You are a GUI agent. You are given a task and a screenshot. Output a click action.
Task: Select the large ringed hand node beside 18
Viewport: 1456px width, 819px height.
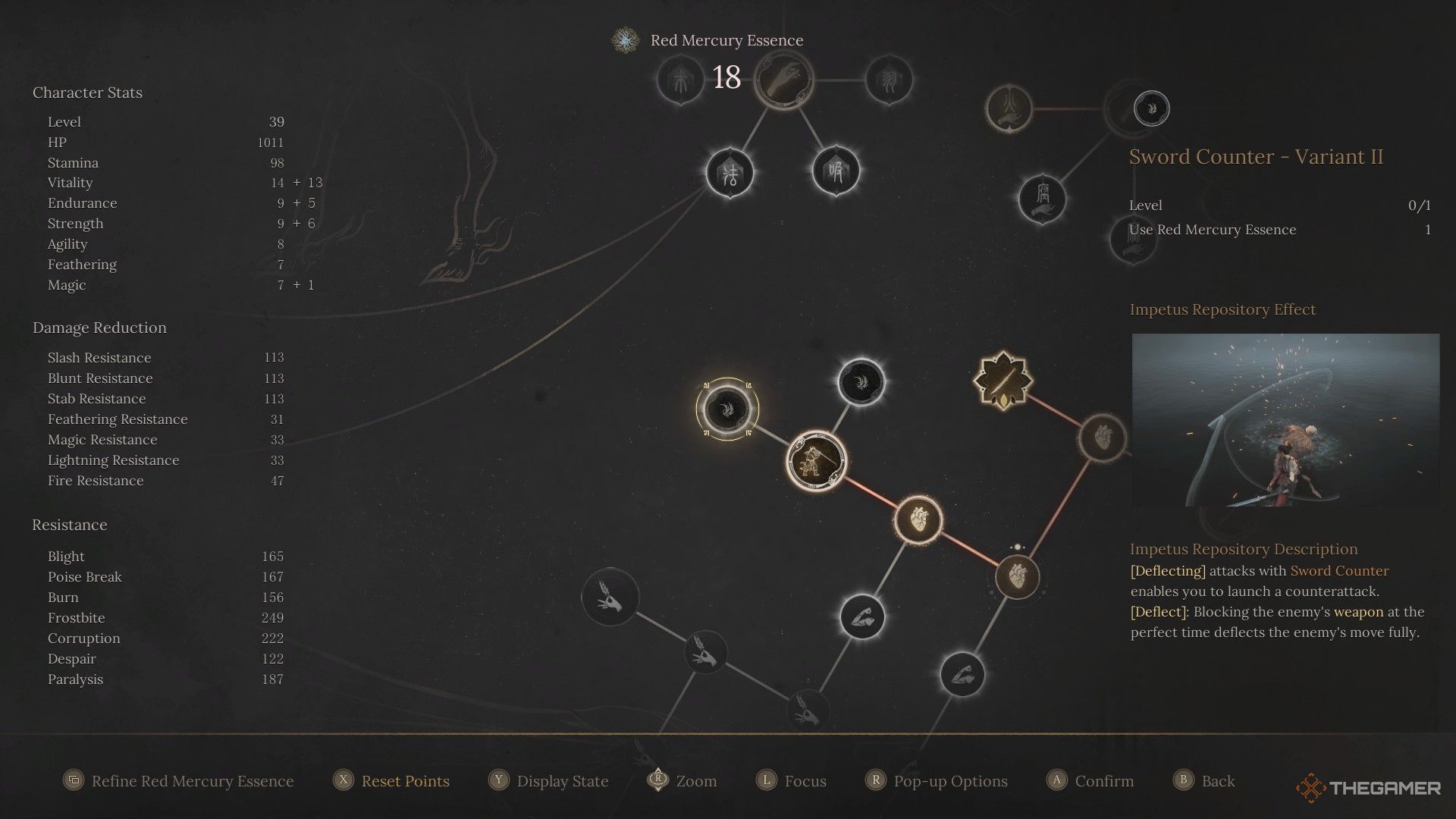pos(783,80)
